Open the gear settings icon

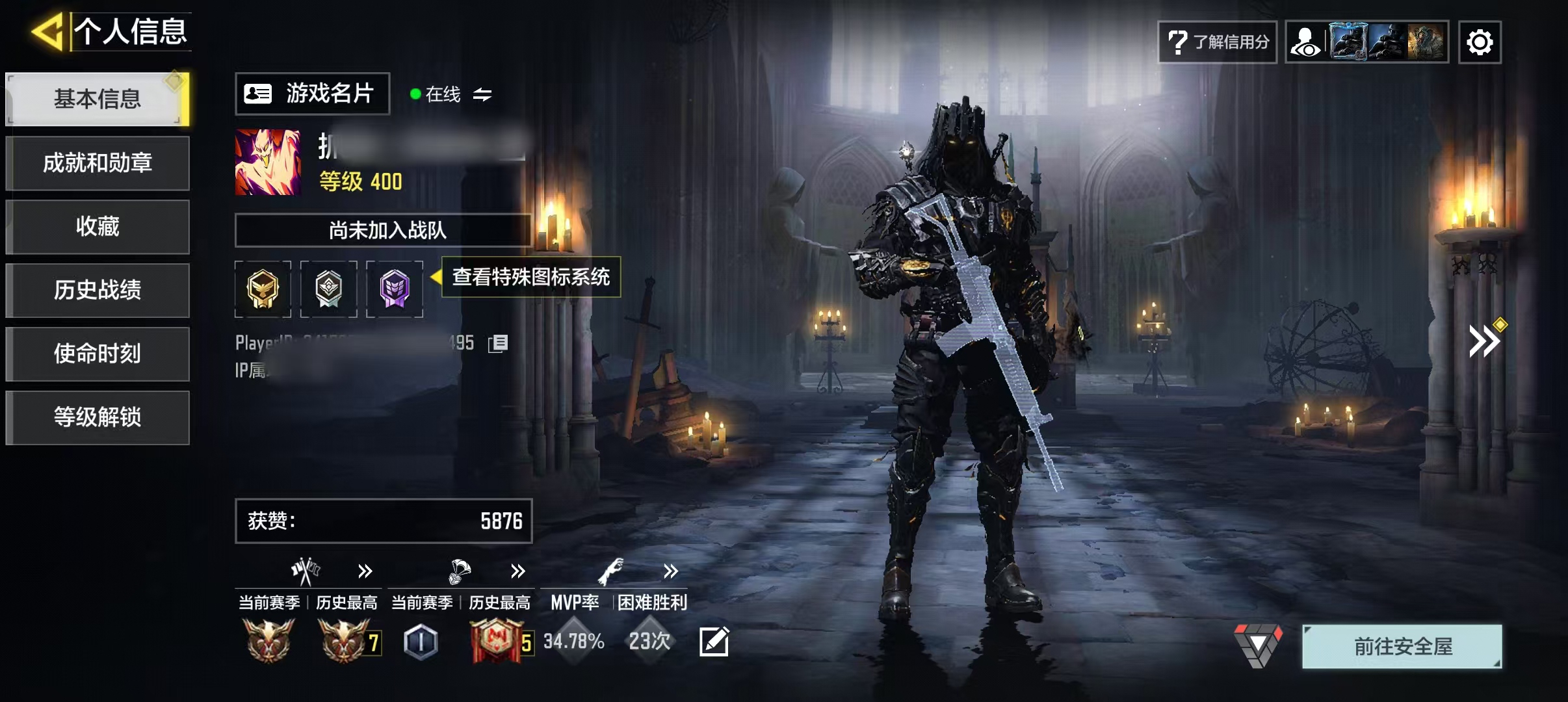pos(1480,42)
